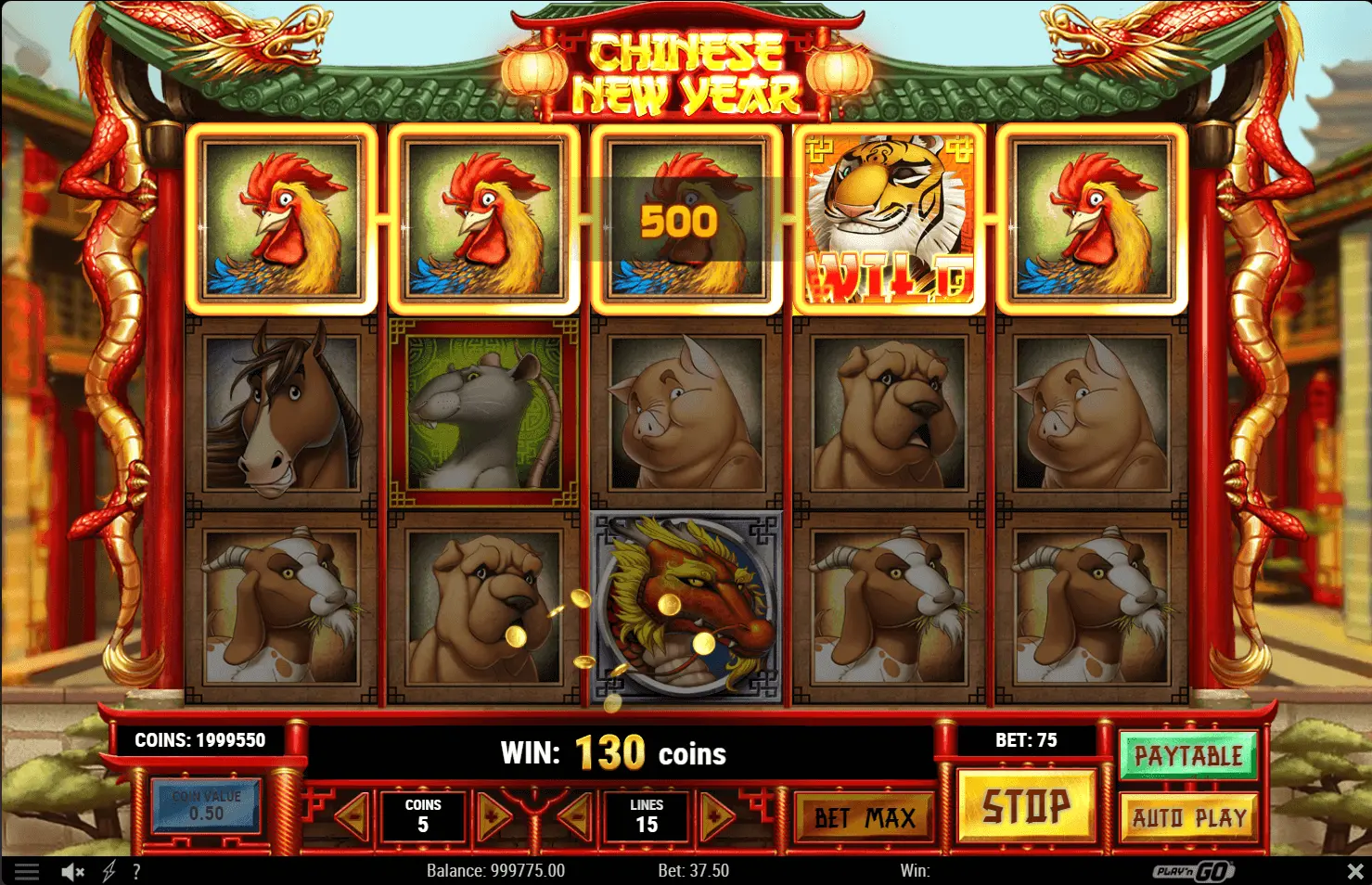Close the game with the X

[1354, 871]
